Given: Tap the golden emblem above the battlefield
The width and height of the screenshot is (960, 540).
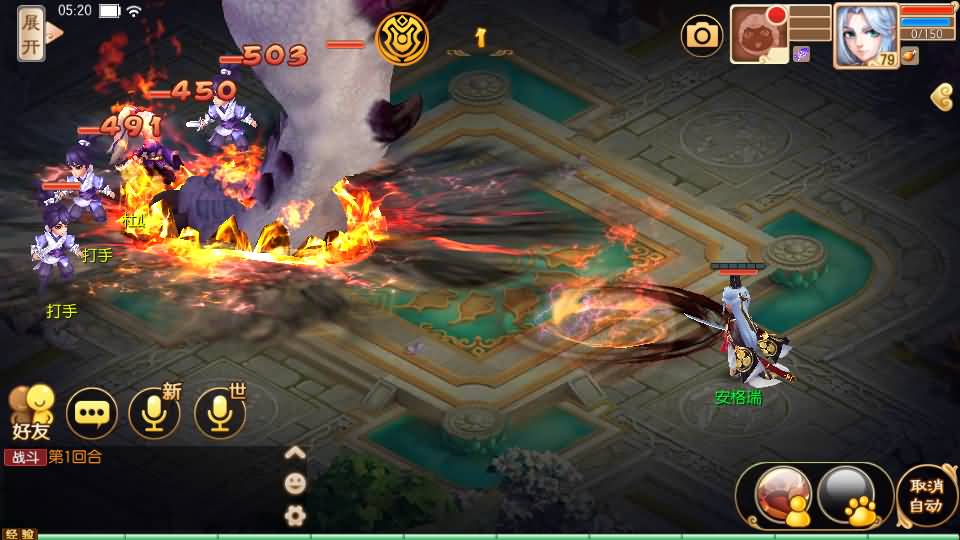Looking at the screenshot, I should pyautogui.click(x=402, y=39).
